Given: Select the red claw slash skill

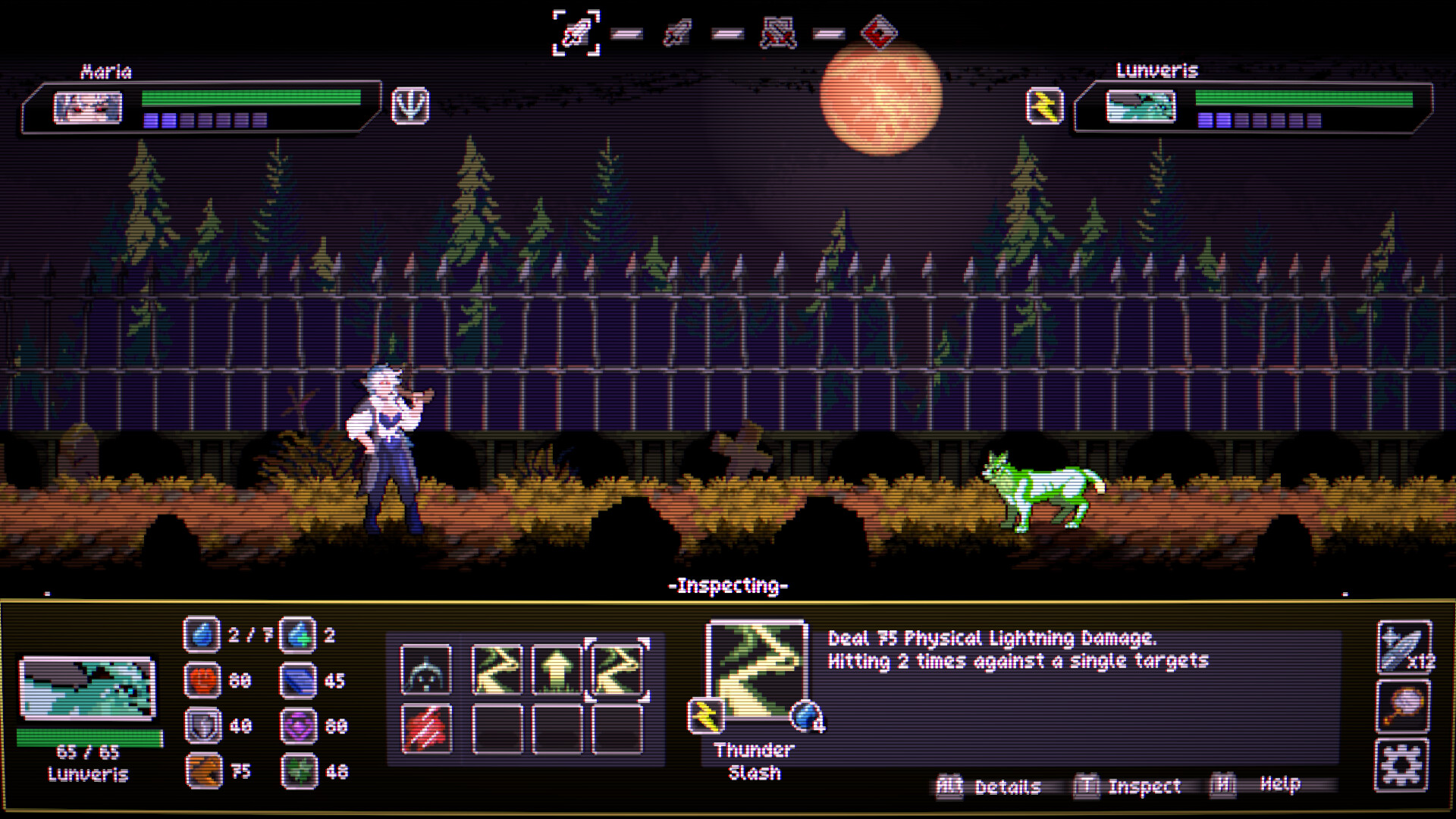Looking at the screenshot, I should coord(427,728).
